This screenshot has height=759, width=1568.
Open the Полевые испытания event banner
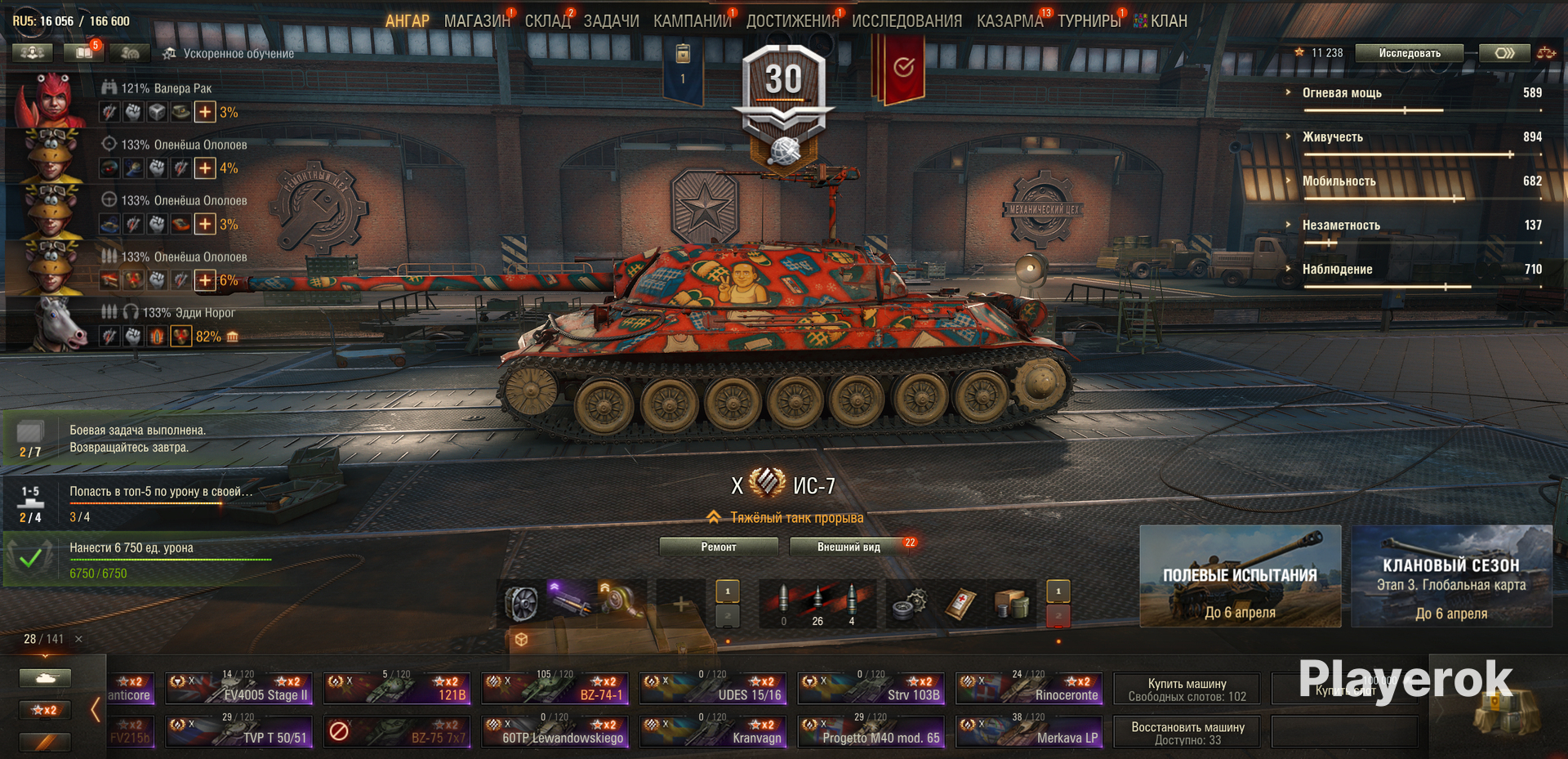pos(1240,576)
